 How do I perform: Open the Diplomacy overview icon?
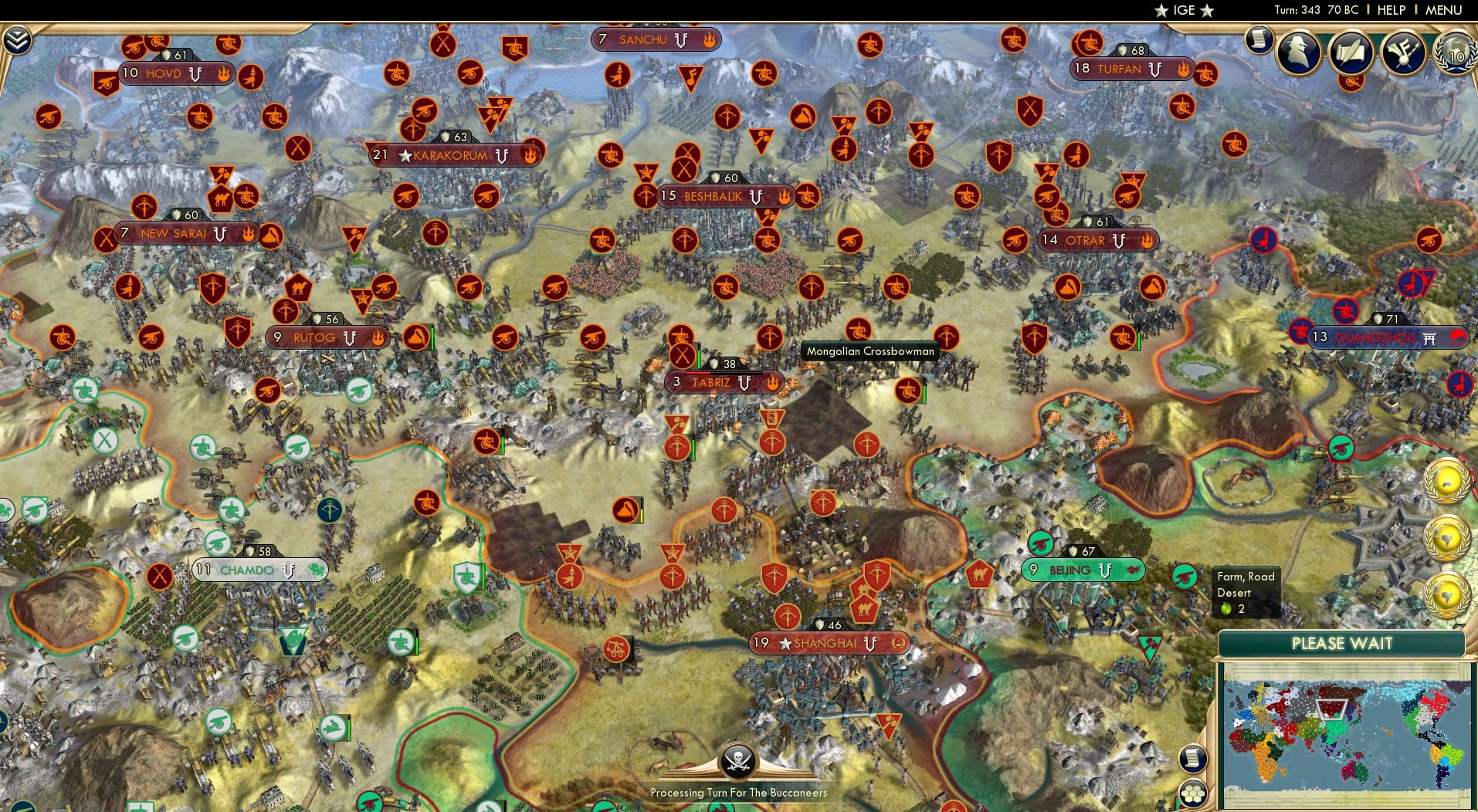(1402, 52)
